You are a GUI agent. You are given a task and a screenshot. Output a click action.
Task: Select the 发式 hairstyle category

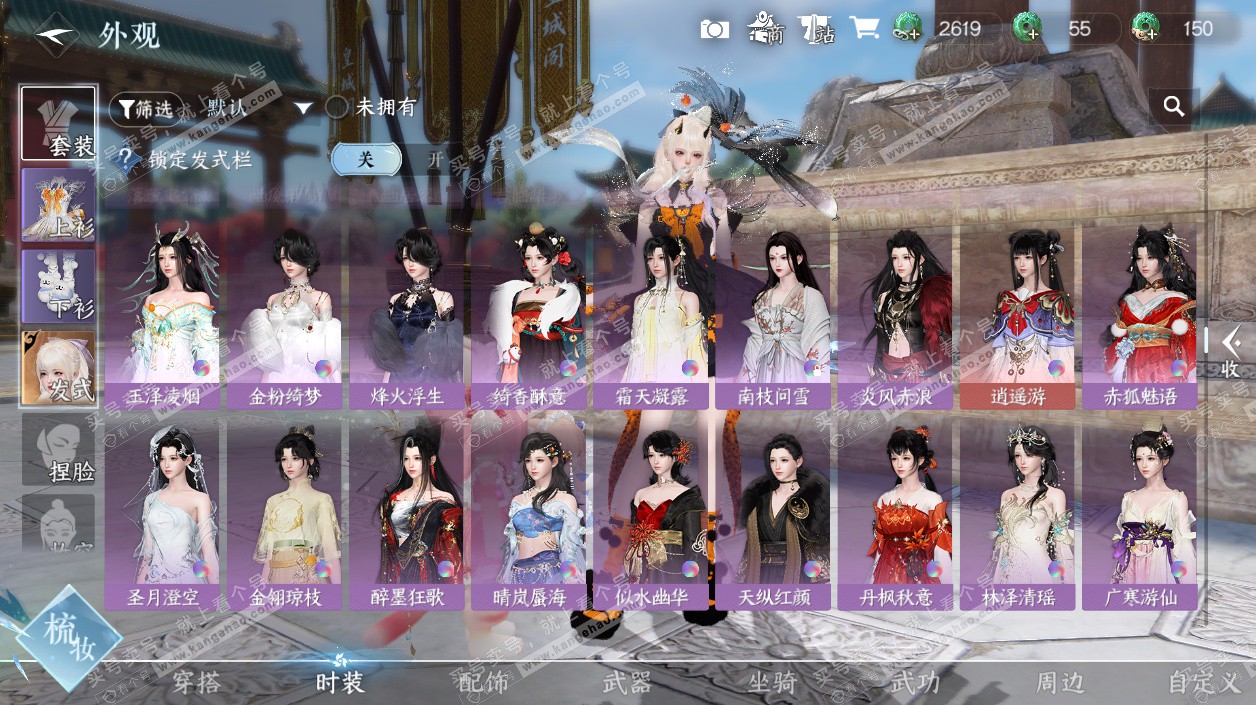(x=59, y=368)
